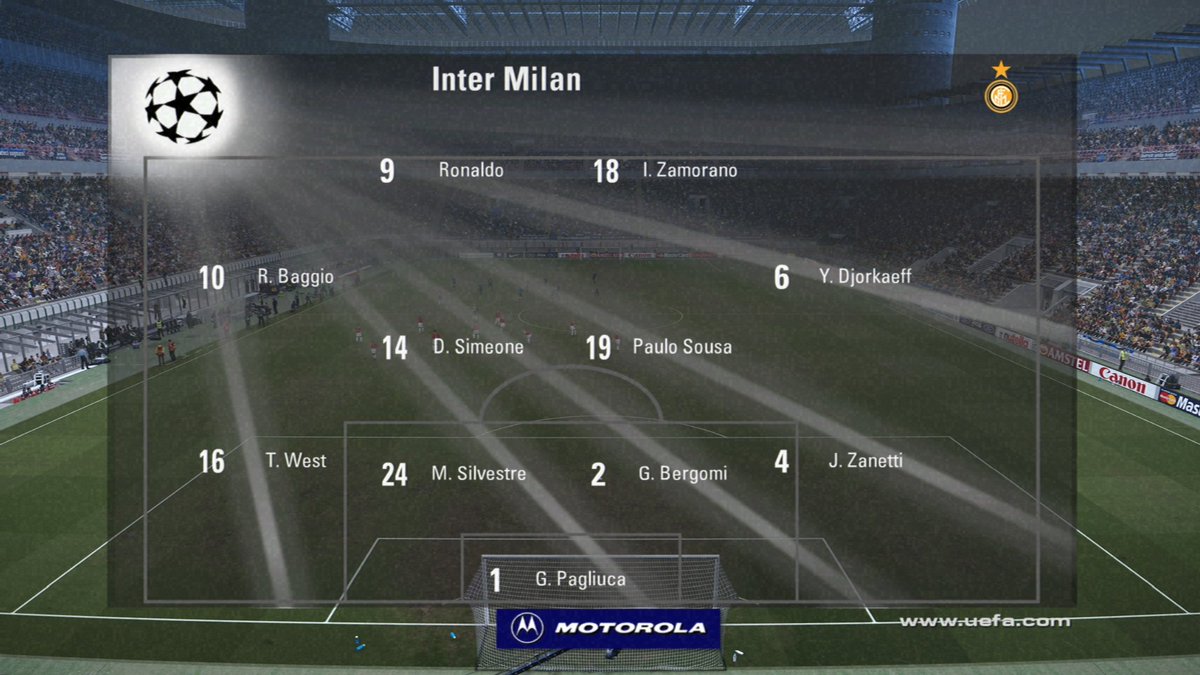Click the Motorola sponsor banner
Viewport: 1200px width, 675px height.
[608, 628]
